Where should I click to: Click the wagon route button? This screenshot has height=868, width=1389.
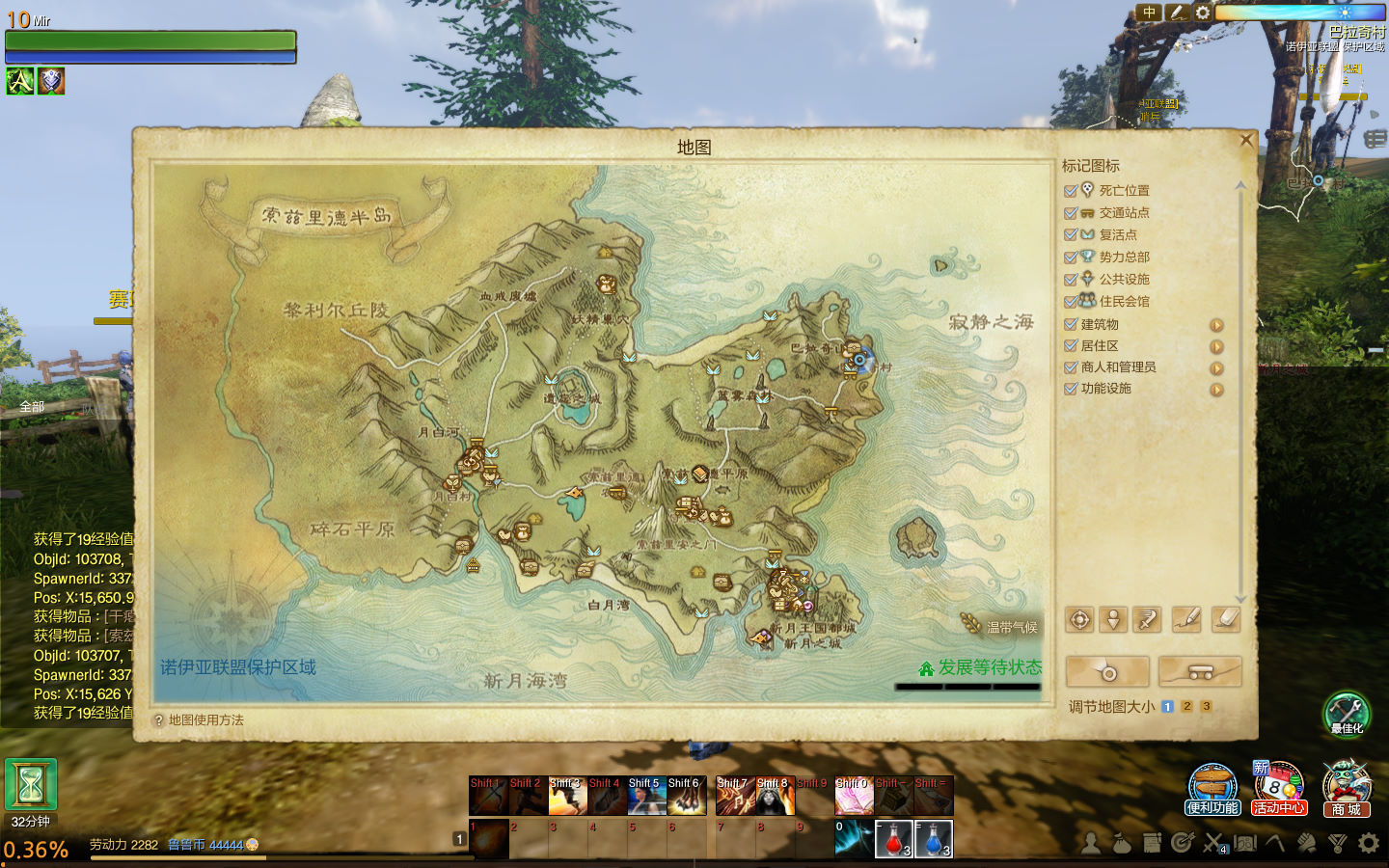[1200, 671]
